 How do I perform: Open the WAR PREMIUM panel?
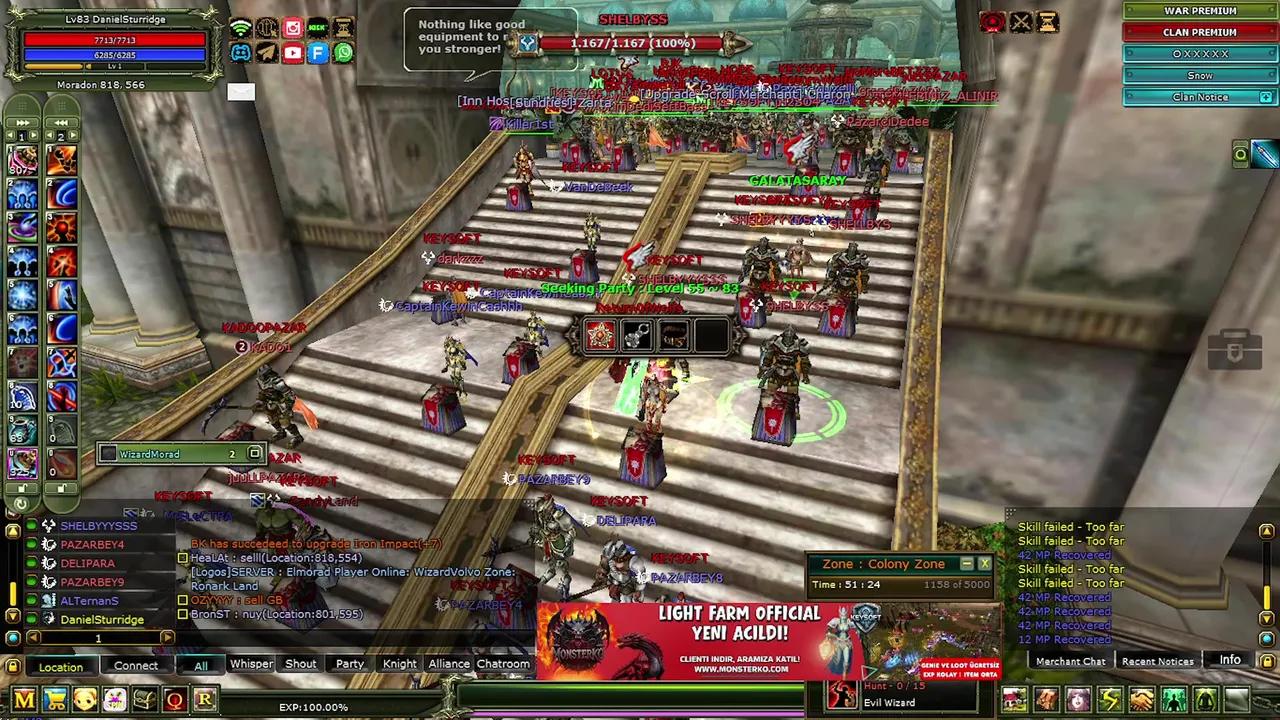(x=1199, y=11)
